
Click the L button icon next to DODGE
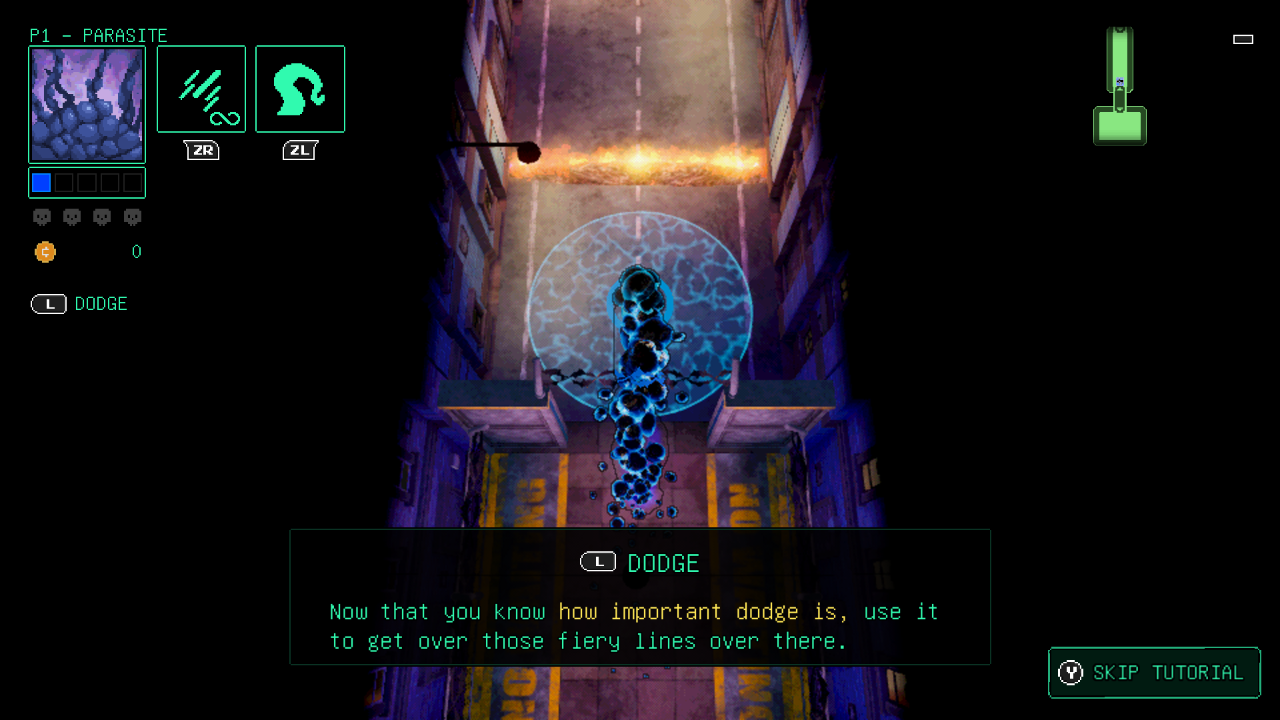coord(48,304)
